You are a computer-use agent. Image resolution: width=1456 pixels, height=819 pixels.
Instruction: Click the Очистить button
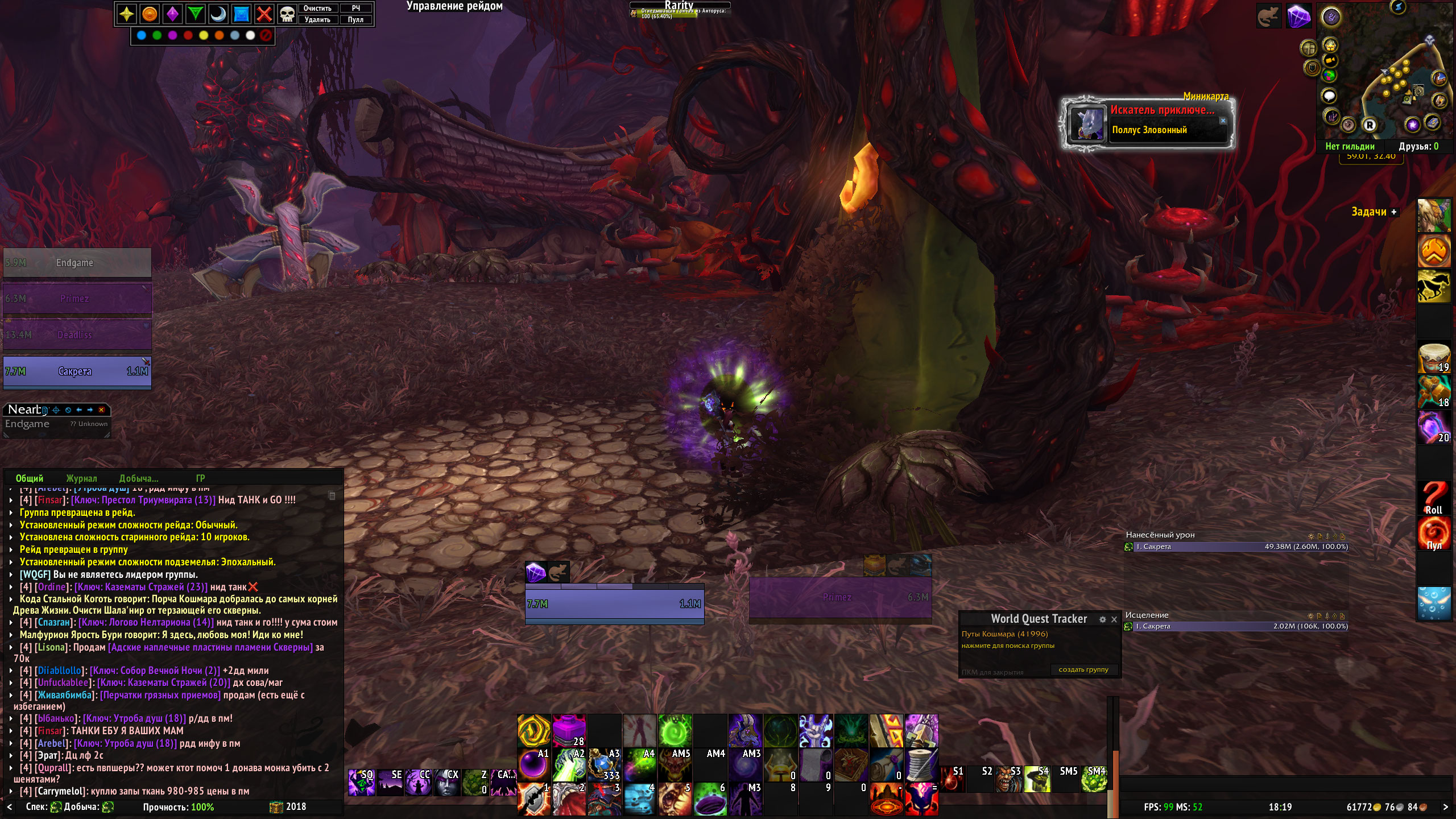[317, 9]
